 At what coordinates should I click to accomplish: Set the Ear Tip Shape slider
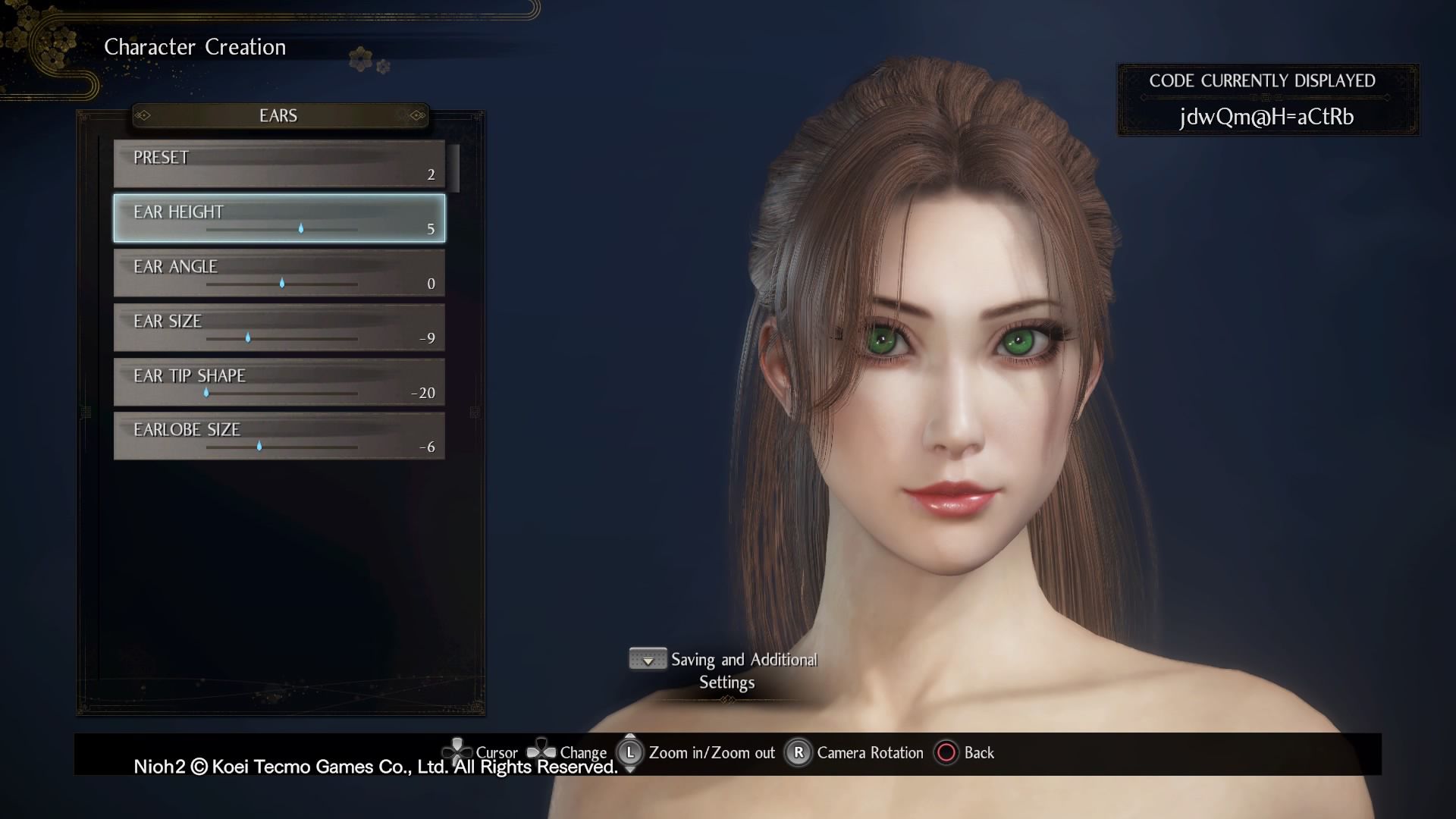(206, 392)
